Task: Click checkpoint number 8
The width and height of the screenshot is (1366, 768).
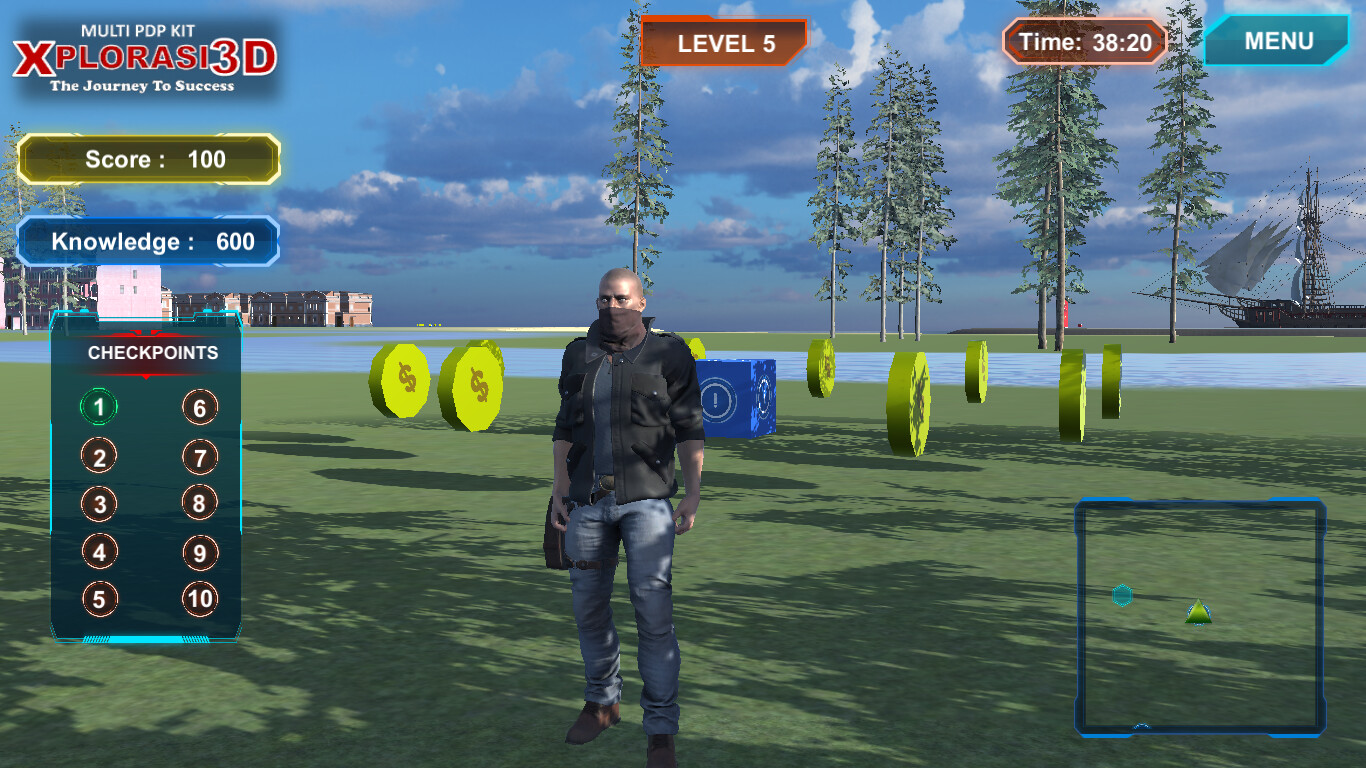Action: coord(198,503)
